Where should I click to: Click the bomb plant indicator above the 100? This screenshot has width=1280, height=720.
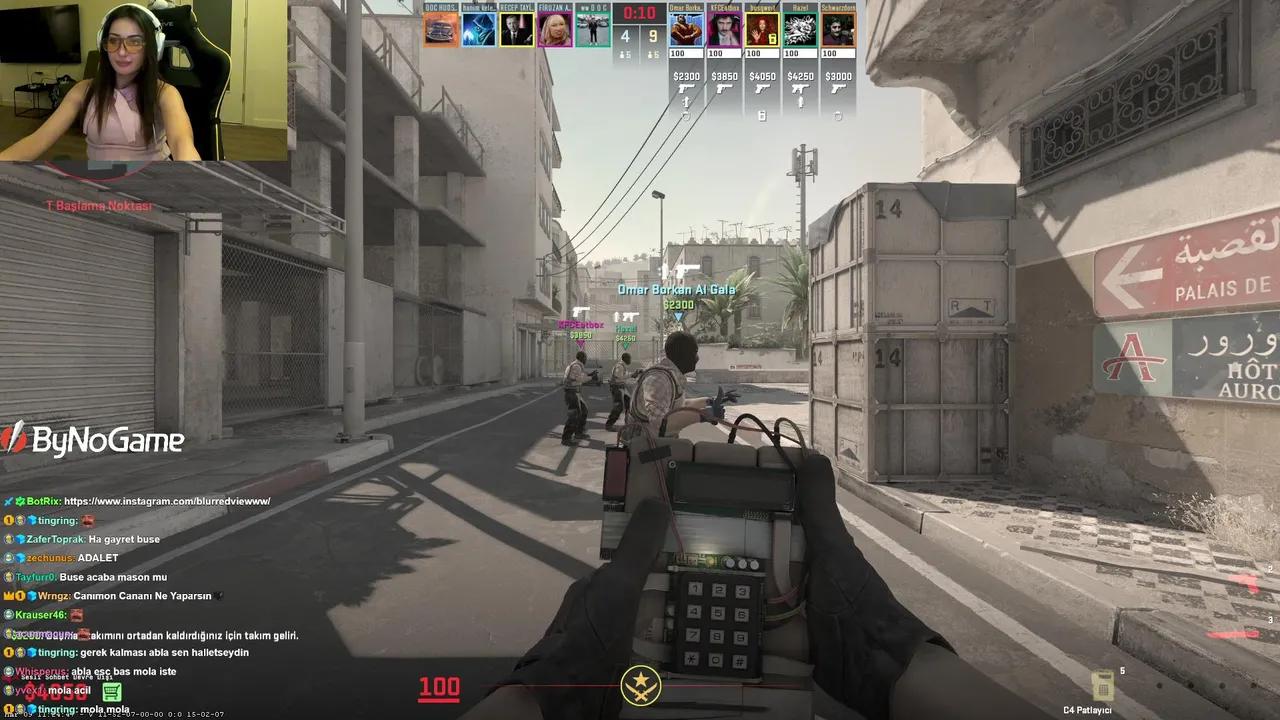point(640,687)
